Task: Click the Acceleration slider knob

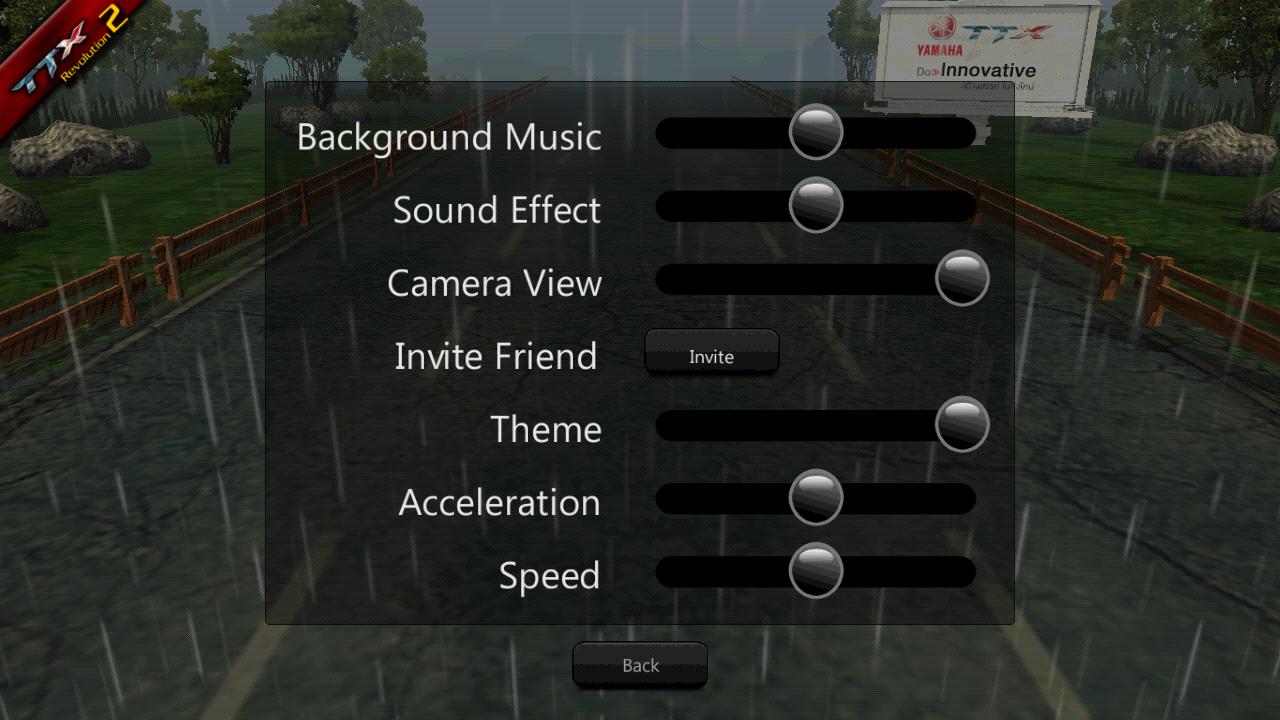Action: click(x=815, y=497)
